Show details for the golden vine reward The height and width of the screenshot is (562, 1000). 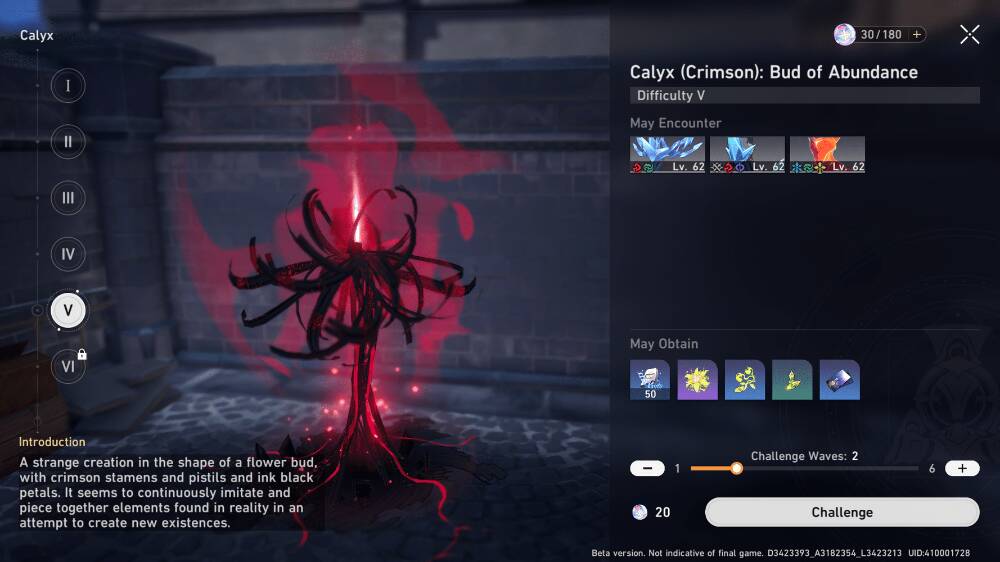[x=745, y=380]
